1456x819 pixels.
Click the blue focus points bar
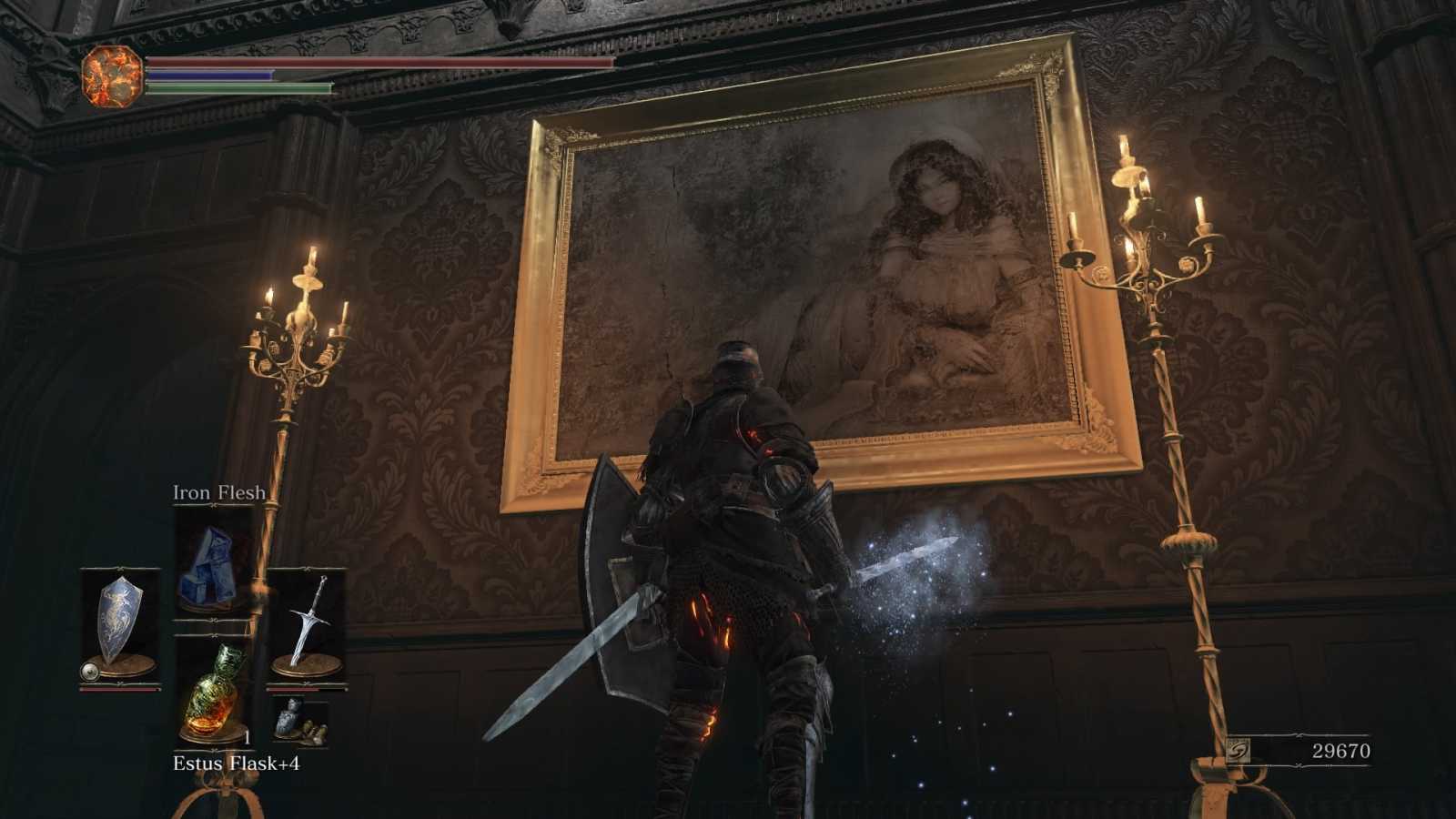209,75
